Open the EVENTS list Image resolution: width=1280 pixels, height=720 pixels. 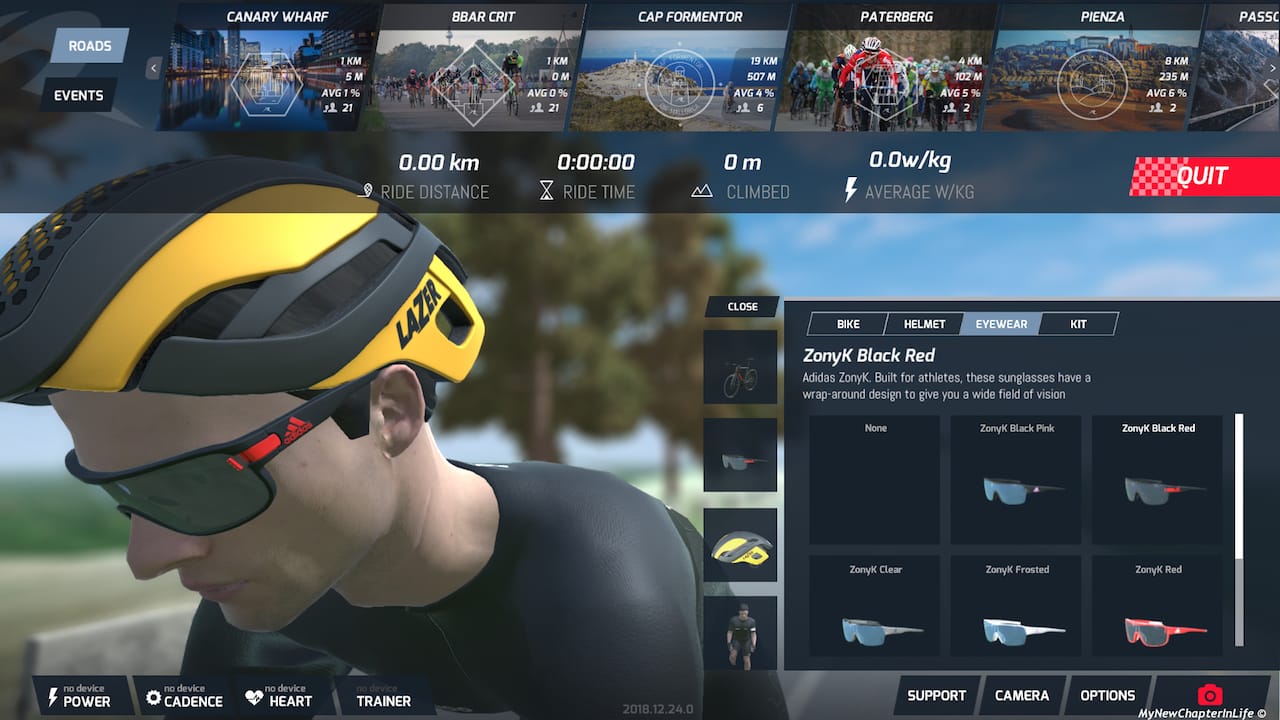click(x=79, y=95)
